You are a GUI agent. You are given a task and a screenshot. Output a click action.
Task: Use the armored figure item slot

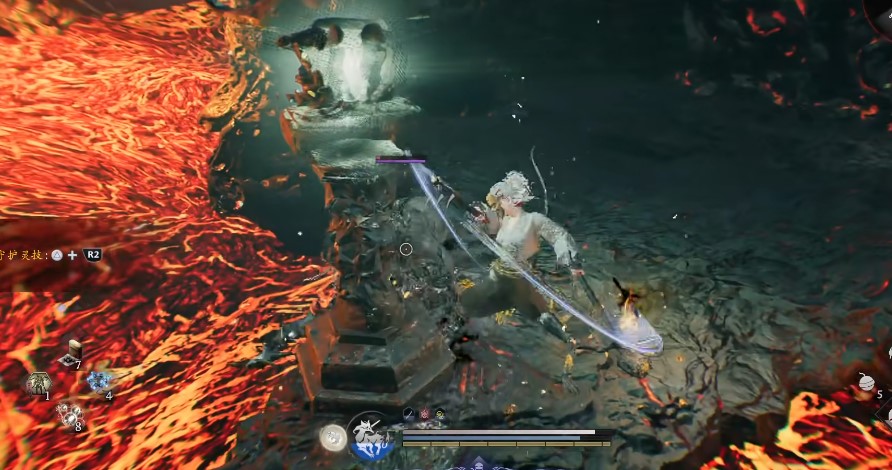39,382
